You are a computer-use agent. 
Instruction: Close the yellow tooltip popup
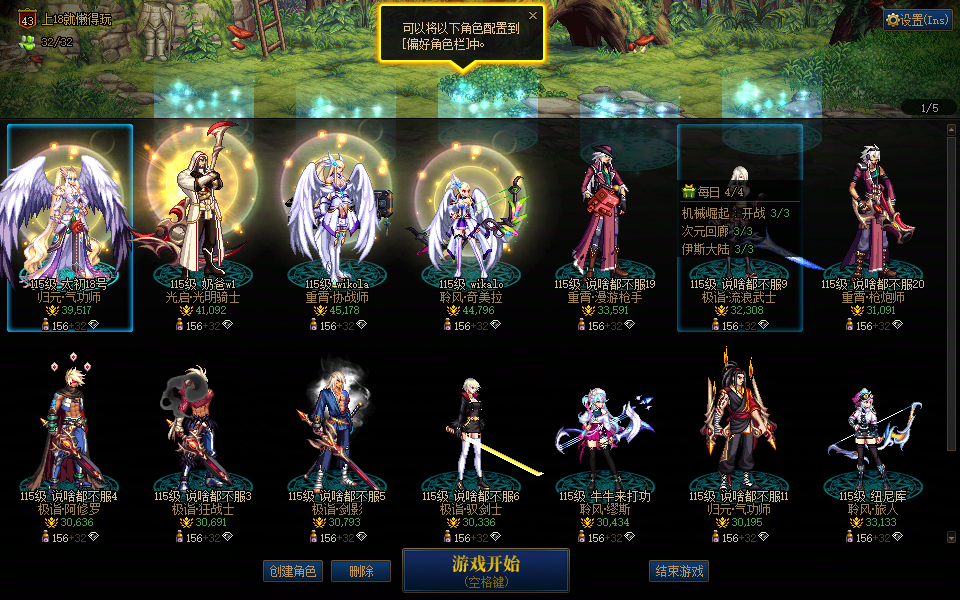click(x=533, y=16)
